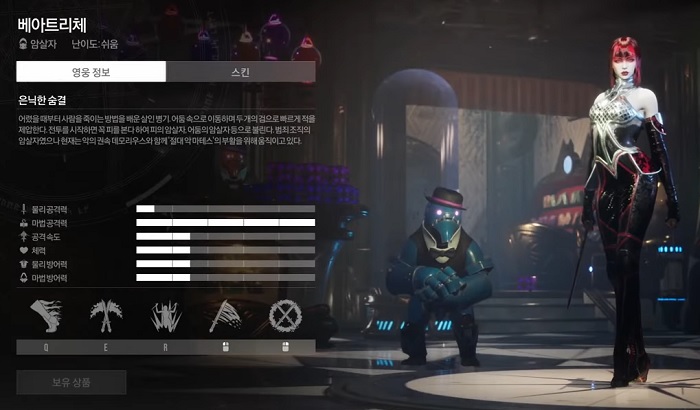700x410 pixels.
Task: Click the 보유 상품 button
Action: [x=72, y=382]
